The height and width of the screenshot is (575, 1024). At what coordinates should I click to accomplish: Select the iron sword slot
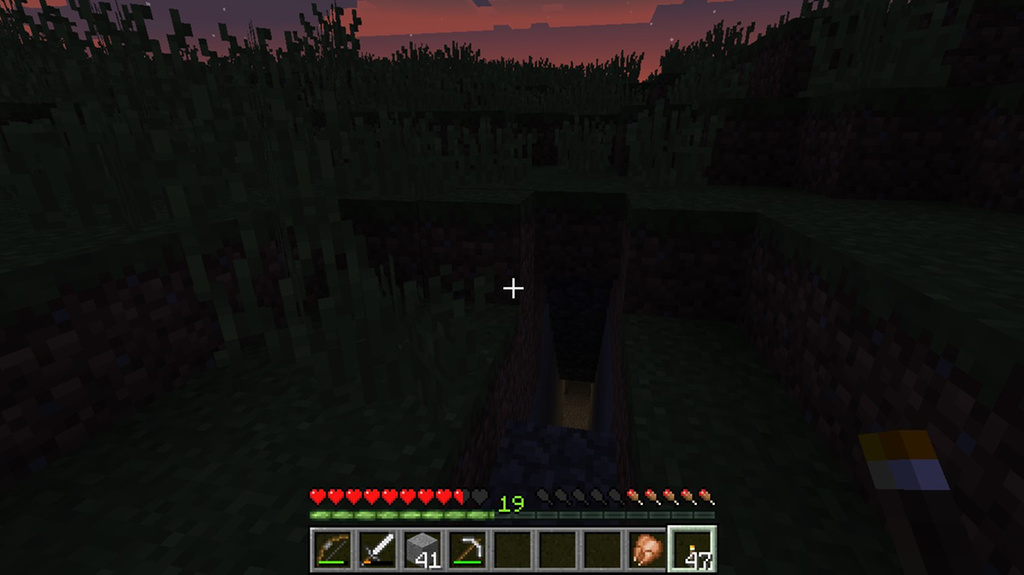tap(377, 549)
